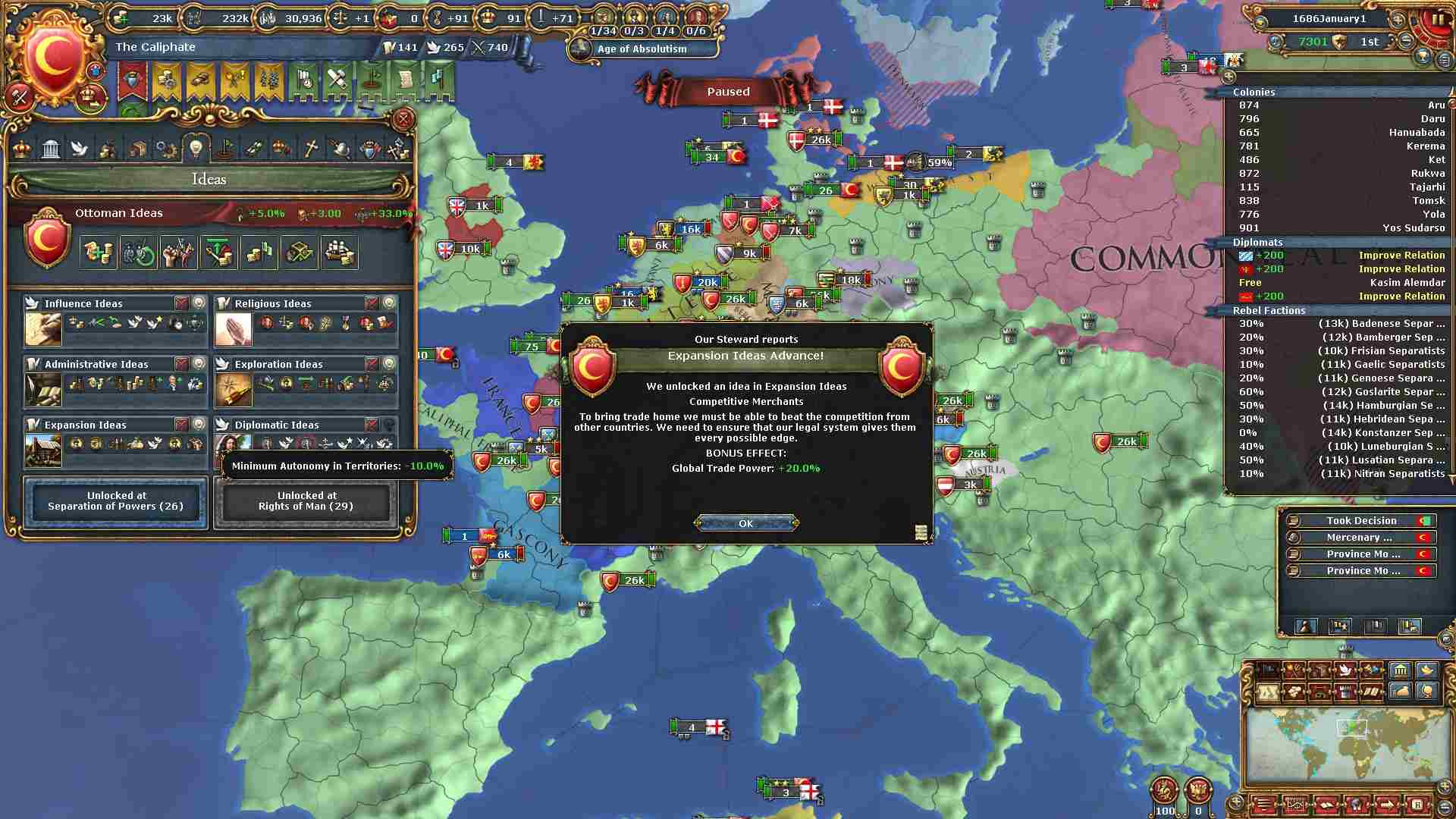Switch to the government tab with the building icon
The height and width of the screenshot is (819, 1456).
pyautogui.click(x=51, y=149)
